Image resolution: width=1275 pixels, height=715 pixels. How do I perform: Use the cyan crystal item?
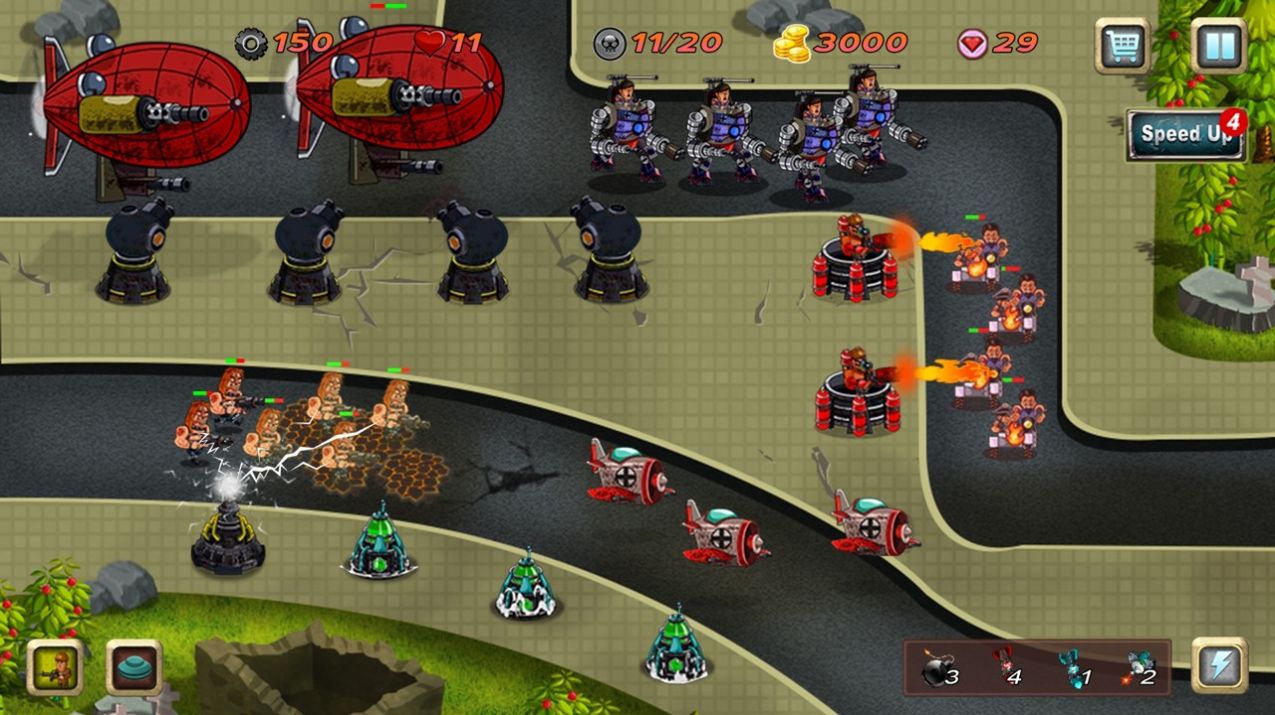1073,668
